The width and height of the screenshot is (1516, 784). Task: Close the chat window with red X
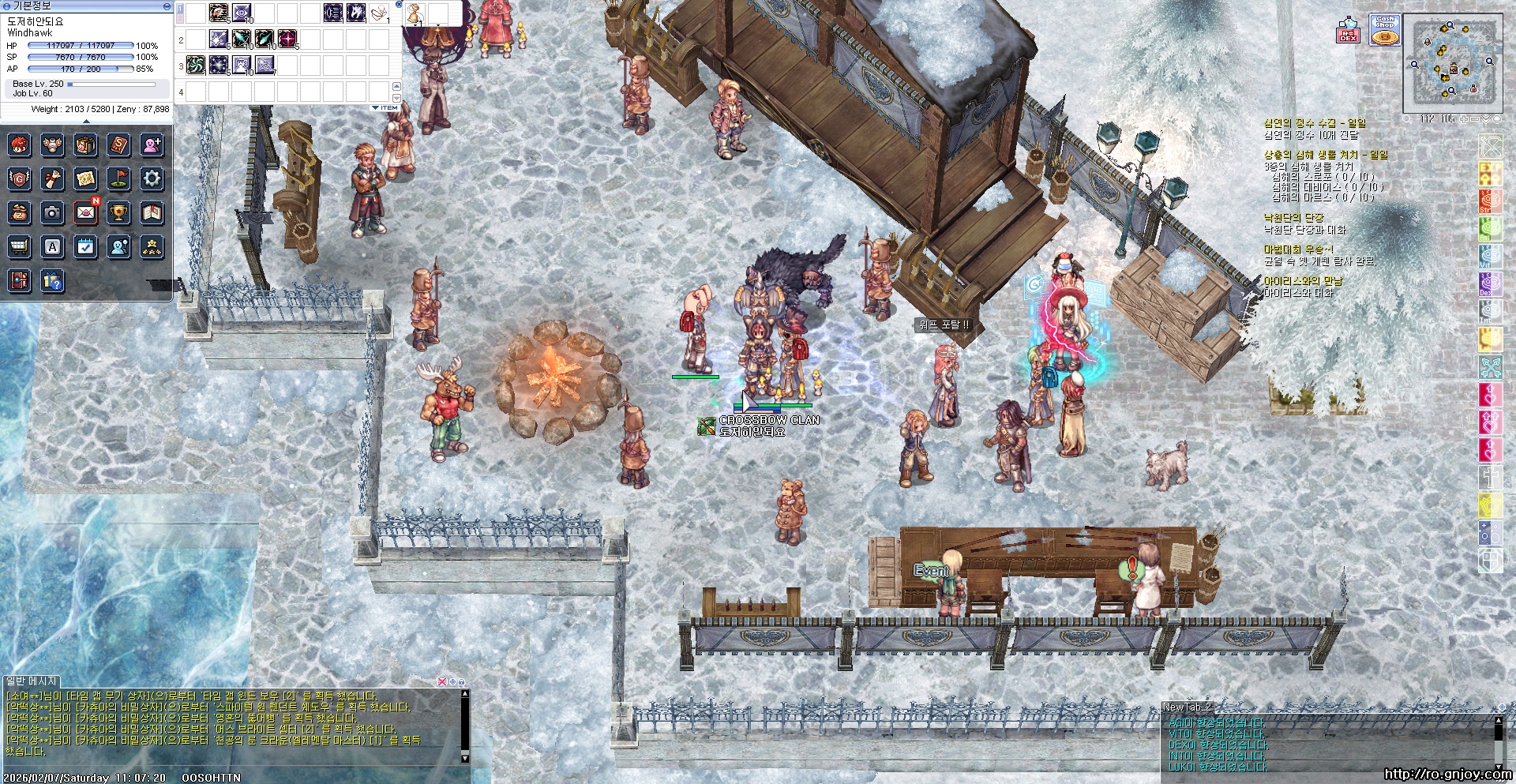(442, 681)
